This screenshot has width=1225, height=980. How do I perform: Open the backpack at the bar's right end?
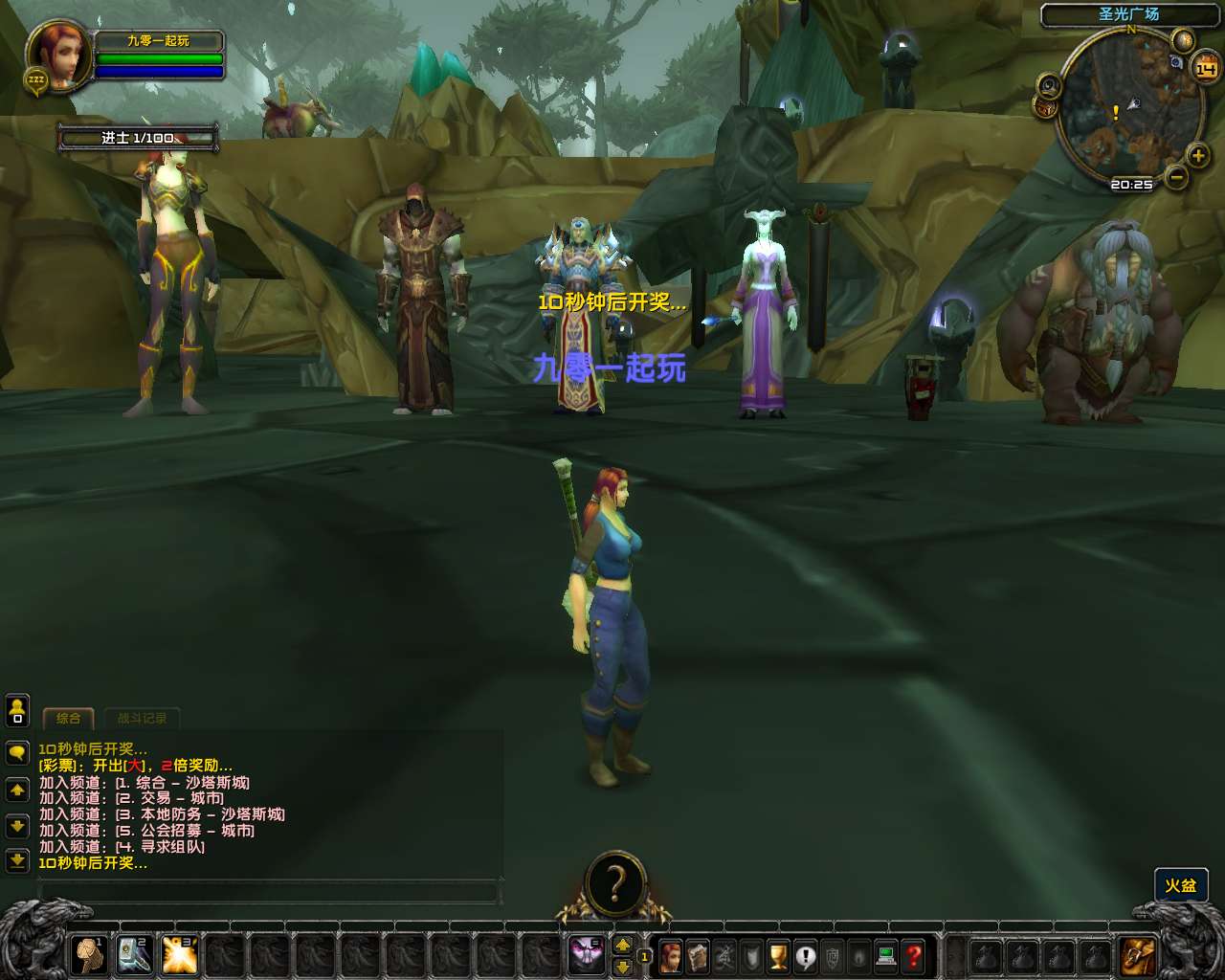[1138, 956]
